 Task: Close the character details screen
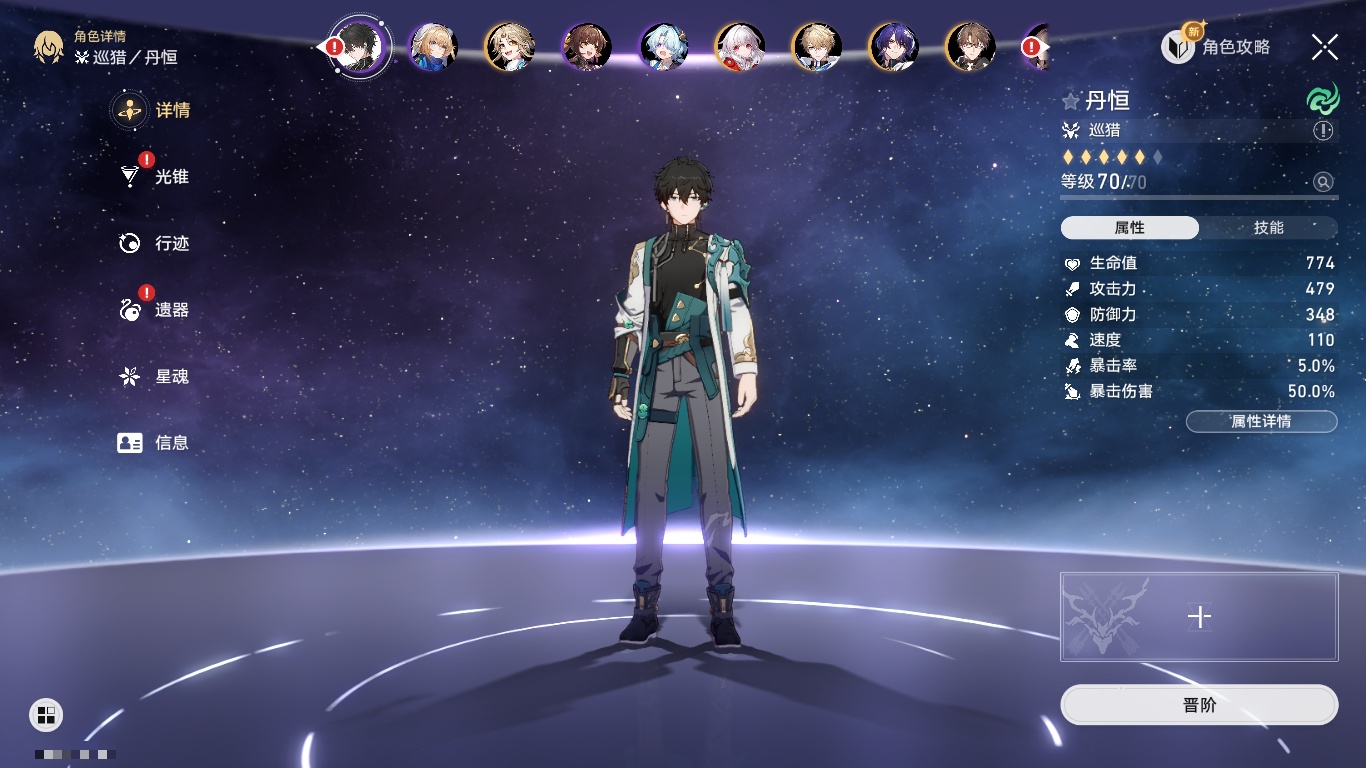click(x=1325, y=46)
